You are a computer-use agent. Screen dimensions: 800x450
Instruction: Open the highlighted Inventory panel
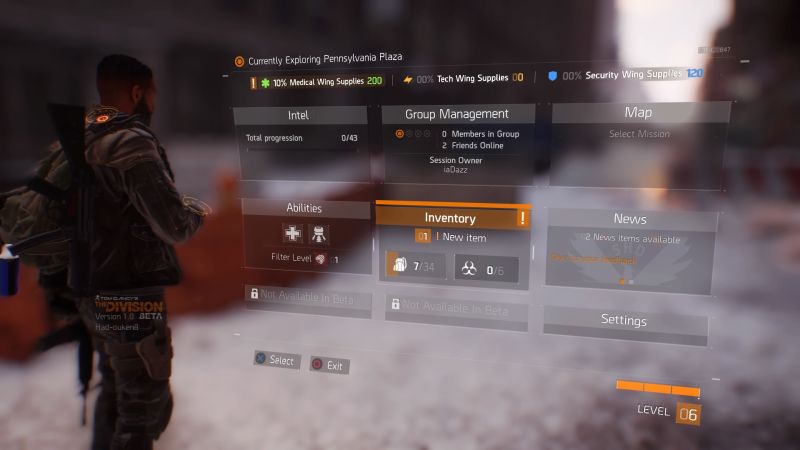tap(450, 218)
